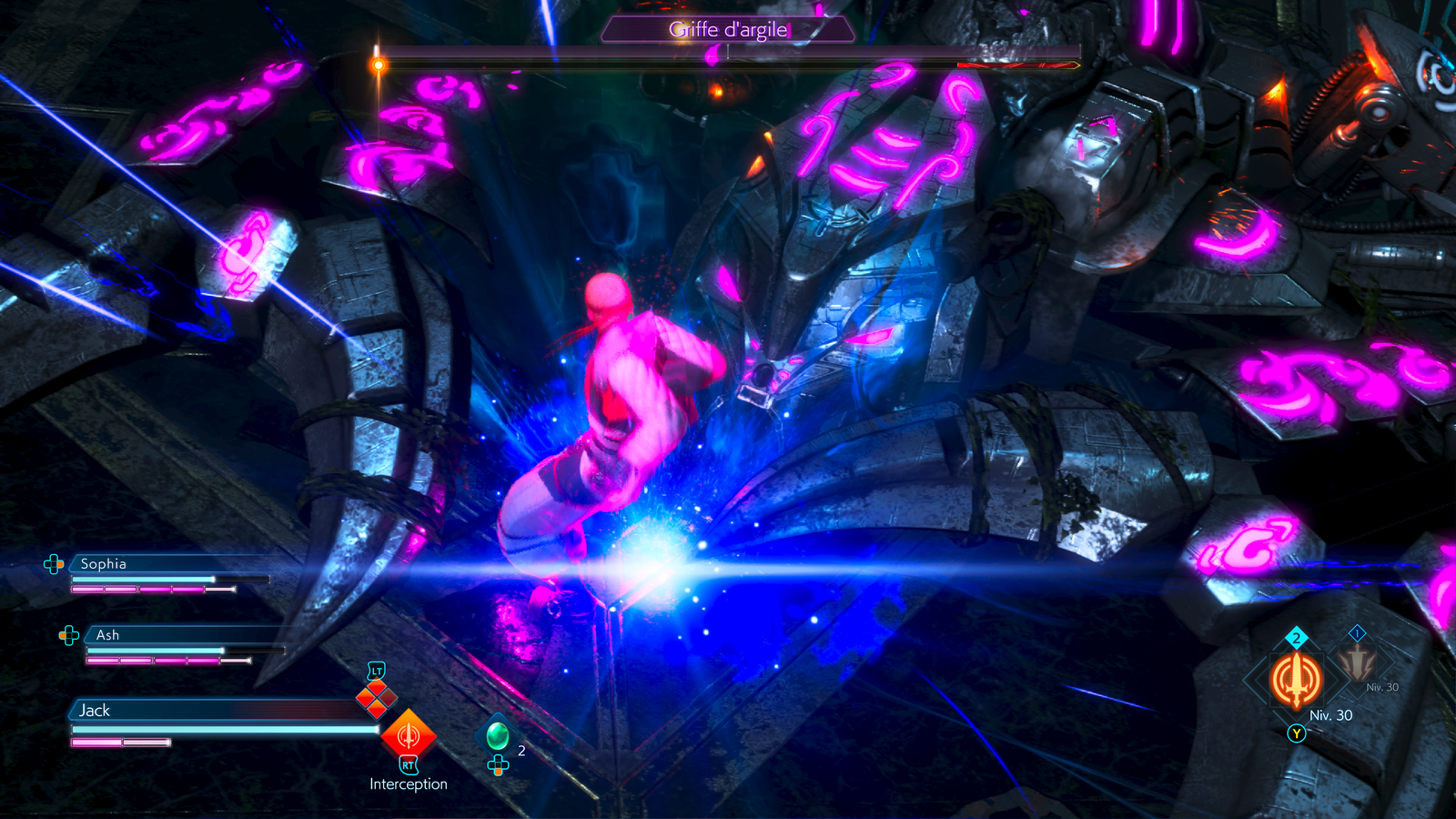Select party member Sophia's name plate
The image size is (1456, 819).
(104, 564)
